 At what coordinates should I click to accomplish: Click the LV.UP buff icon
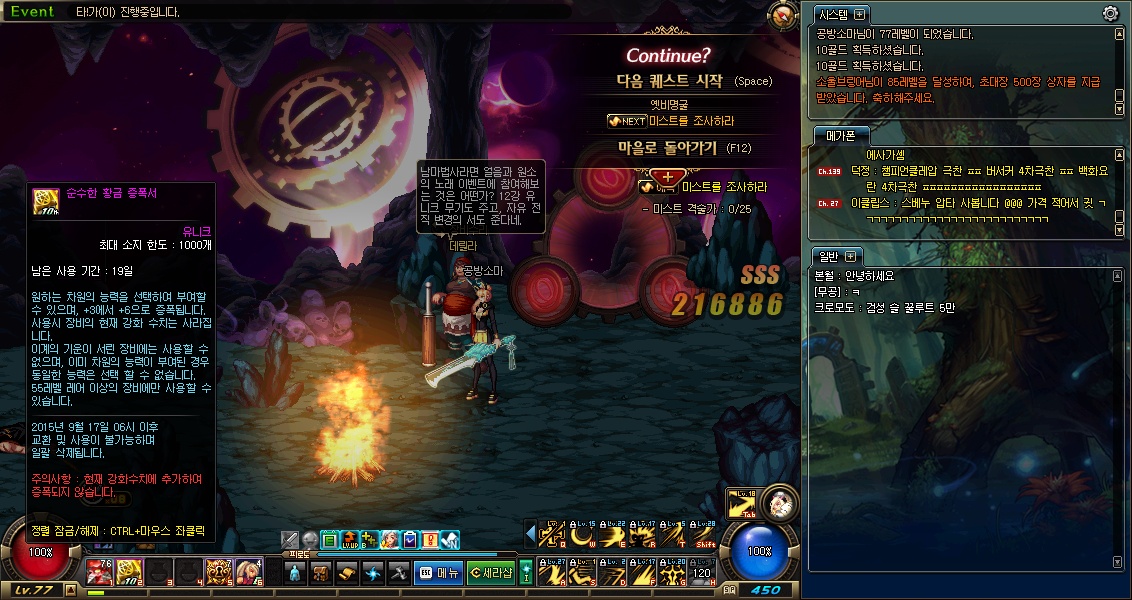point(349,540)
